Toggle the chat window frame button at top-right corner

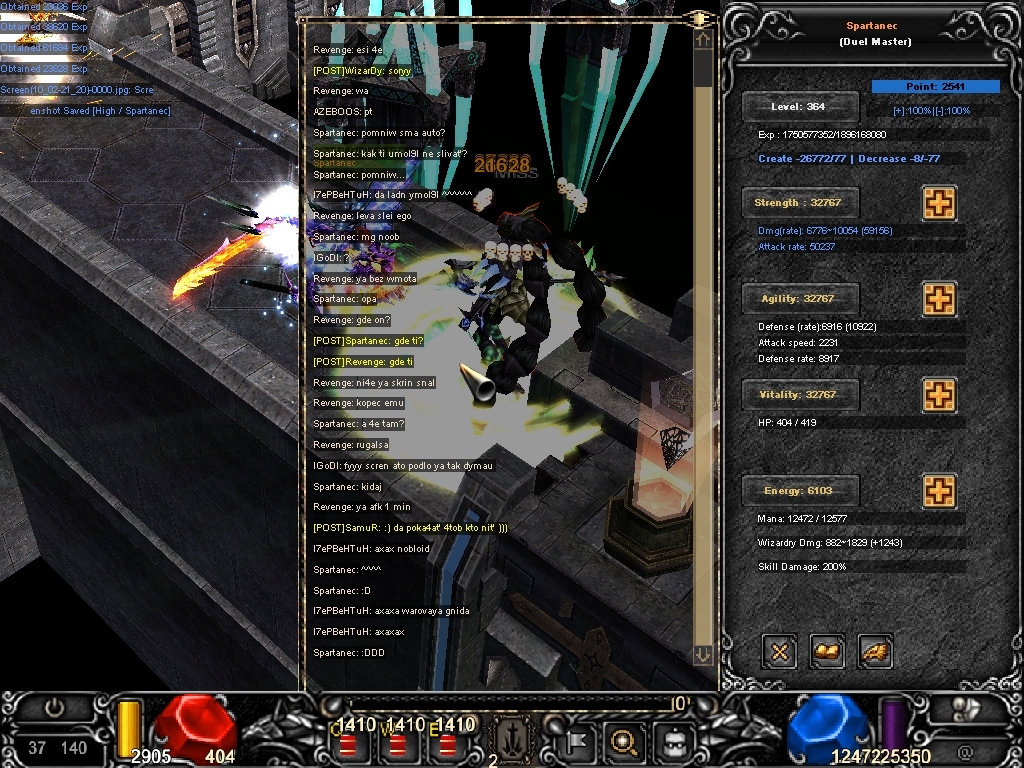(x=700, y=19)
